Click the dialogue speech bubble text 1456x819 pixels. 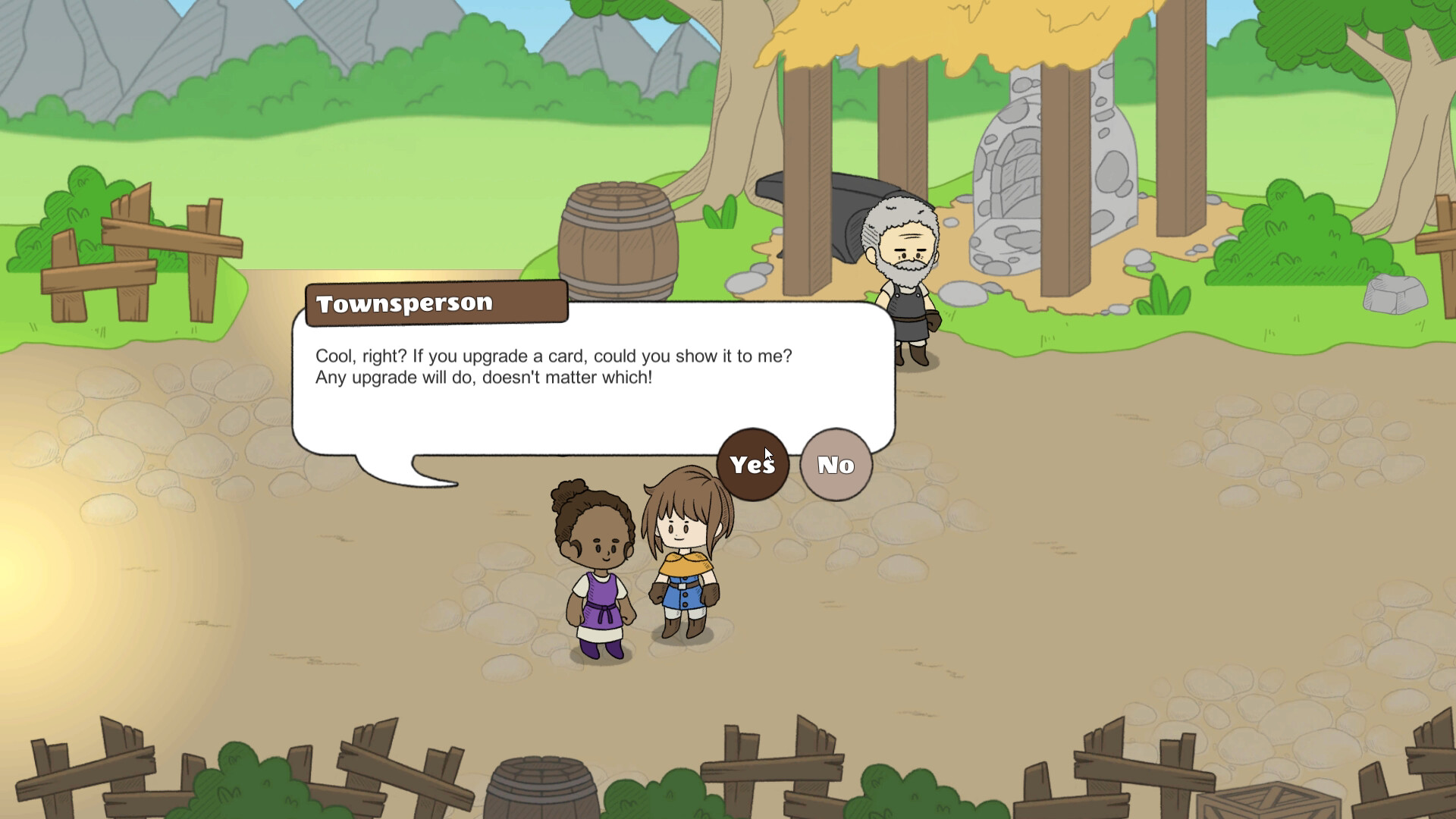[554, 366]
